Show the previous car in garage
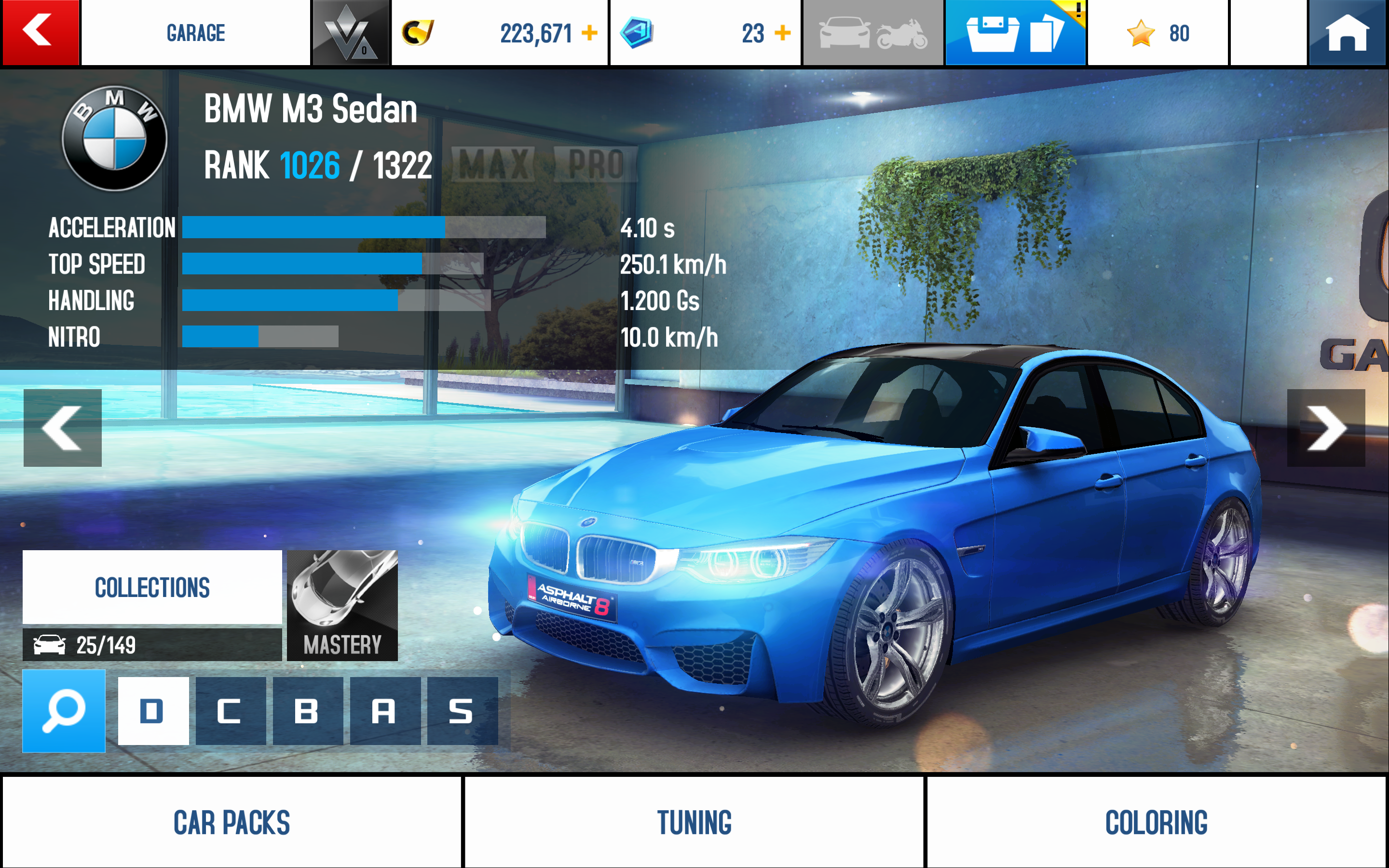The height and width of the screenshot is (868, 1389). [63, 428]
